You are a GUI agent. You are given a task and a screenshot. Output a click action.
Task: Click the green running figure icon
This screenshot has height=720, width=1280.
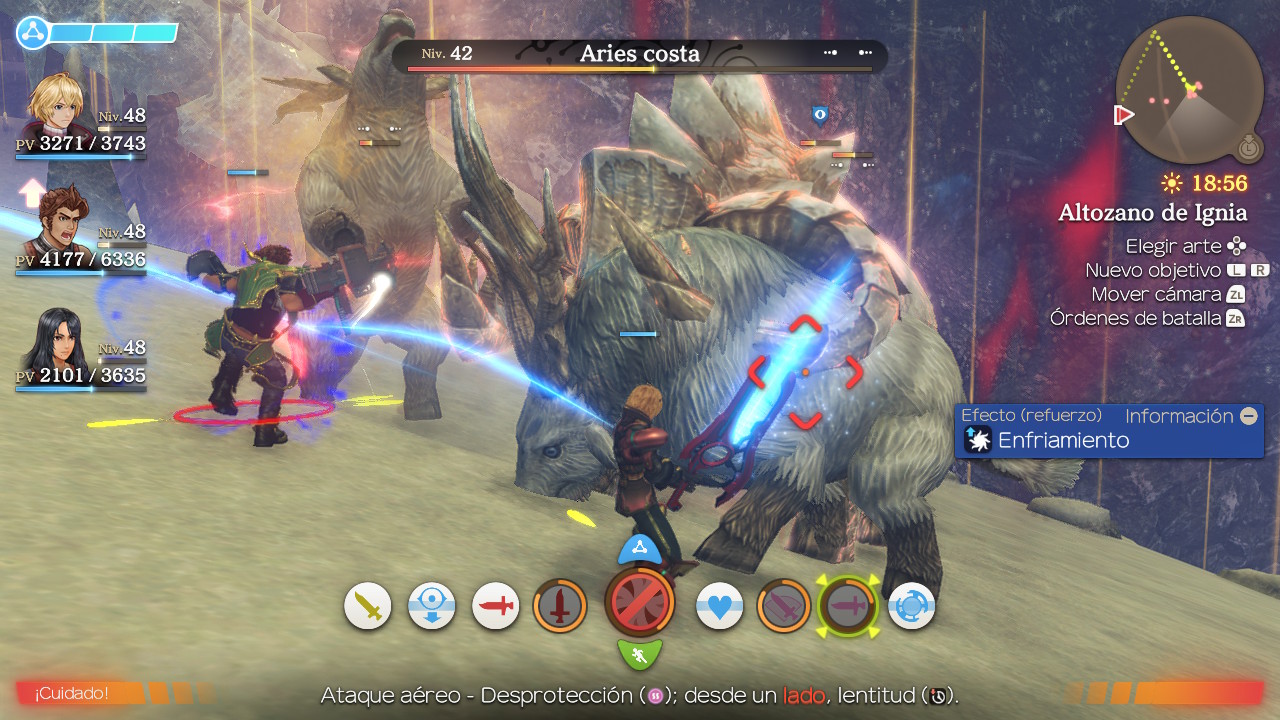[640, 655]
